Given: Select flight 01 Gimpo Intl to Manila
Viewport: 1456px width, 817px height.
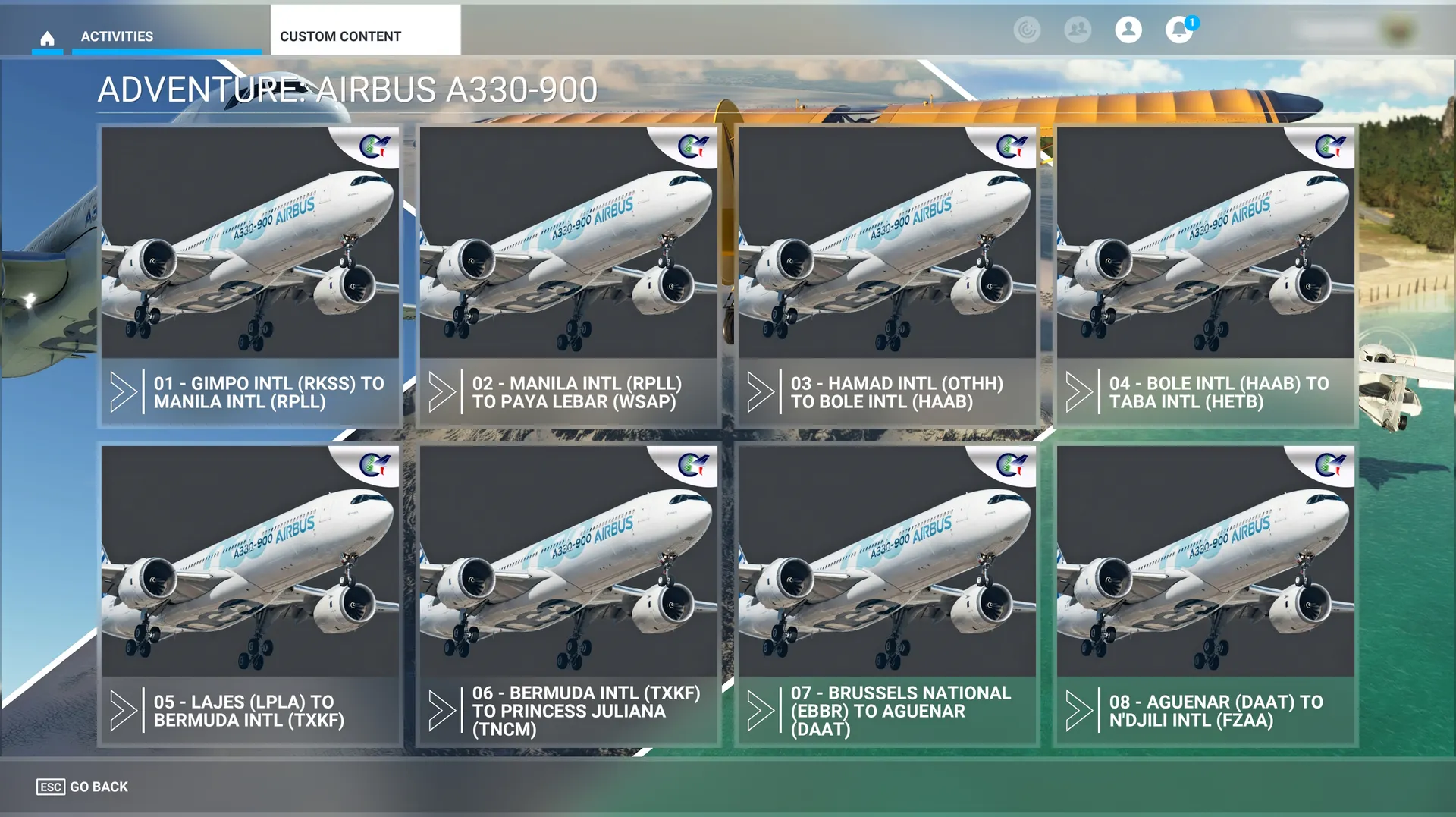Looking at the screenshot, I should click(x=250, y=276).
